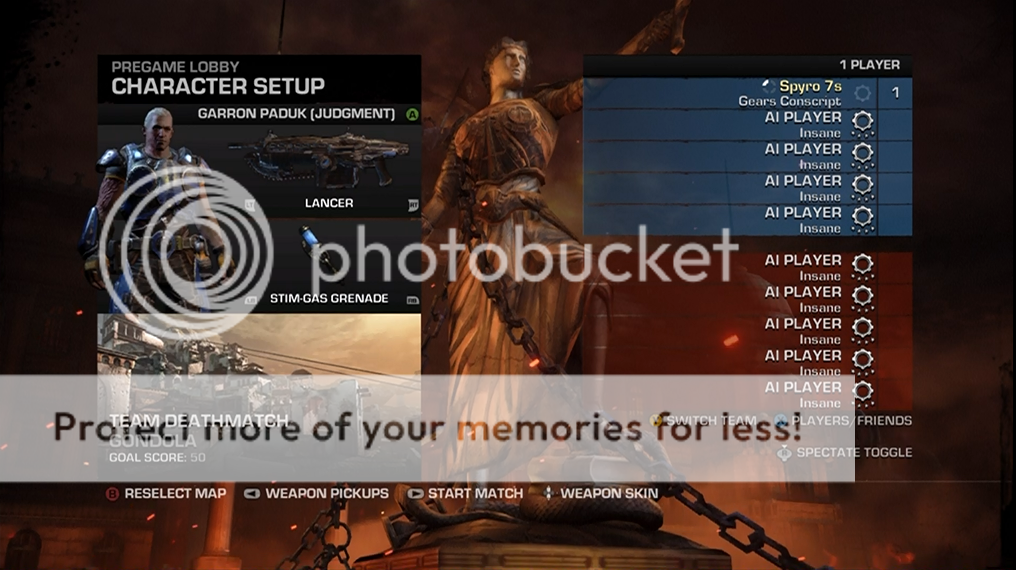Click Reselect Map option
The height and width of the screenshot is (570, 1016).
coord(167,493)
